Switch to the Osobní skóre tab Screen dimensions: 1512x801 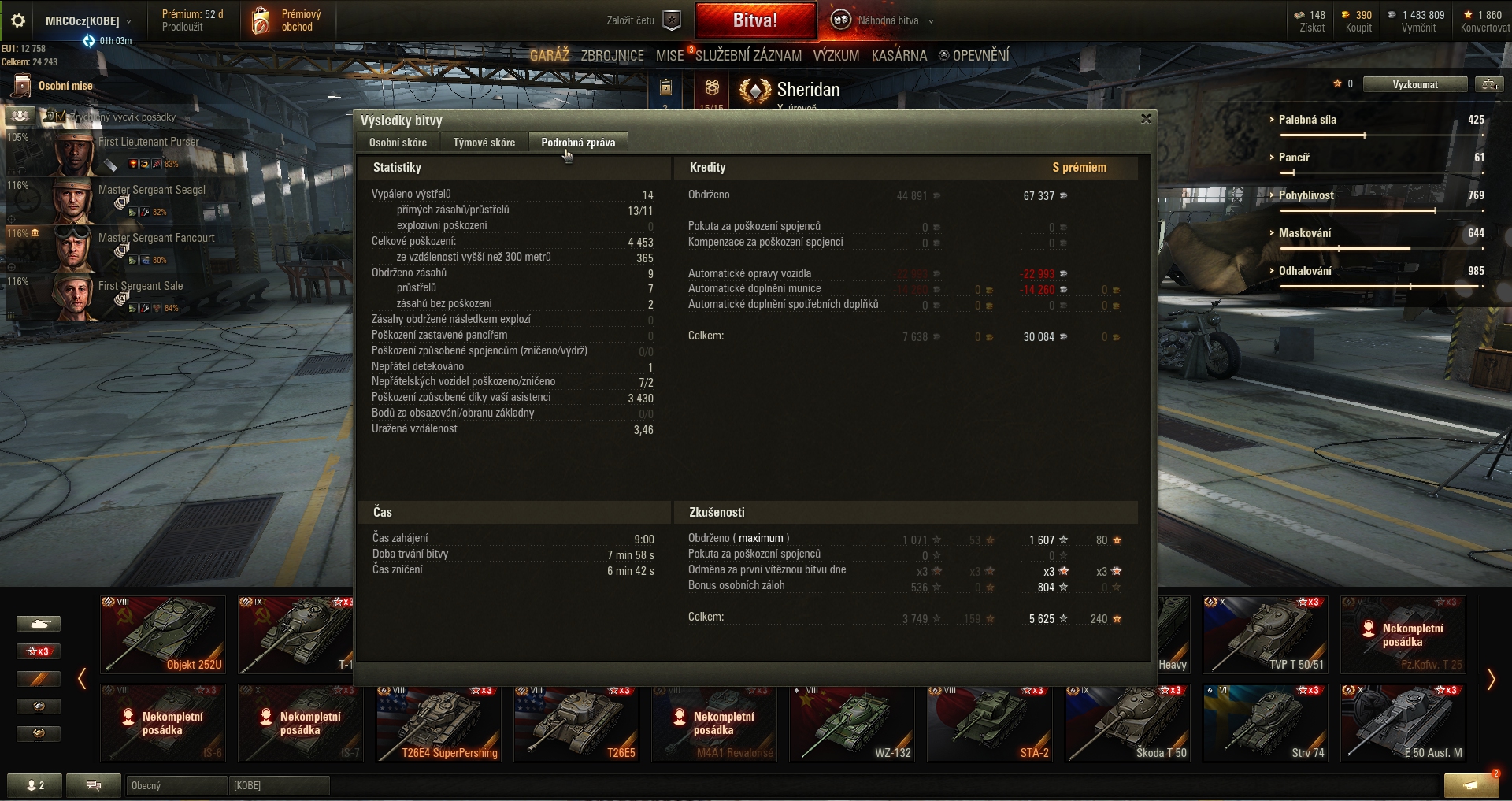pos(398,143)
